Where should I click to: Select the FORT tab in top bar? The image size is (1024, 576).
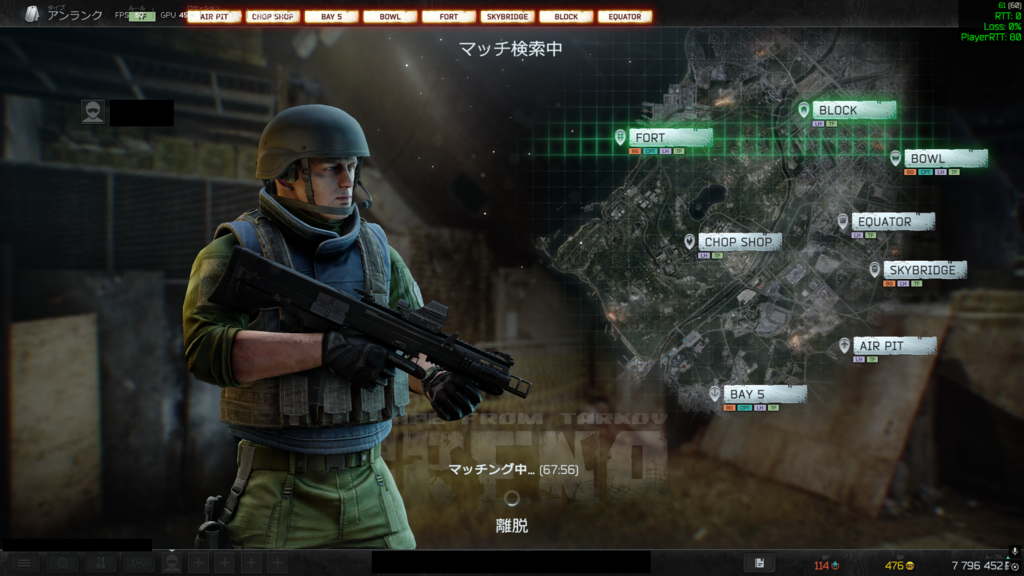click(x=449, y=17)
